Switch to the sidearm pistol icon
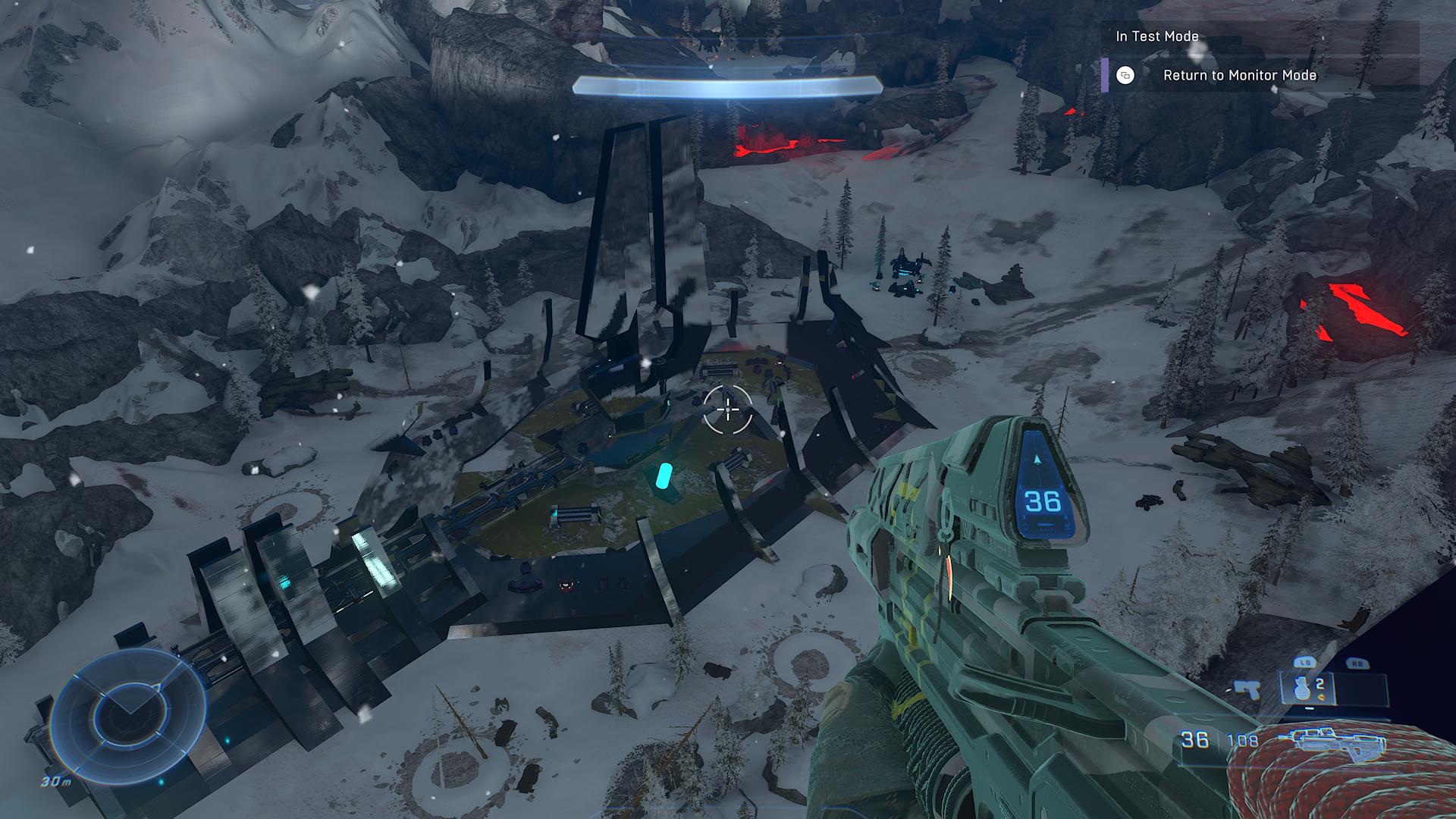This screenshot has height=819, width=1456. [1246, 689]
